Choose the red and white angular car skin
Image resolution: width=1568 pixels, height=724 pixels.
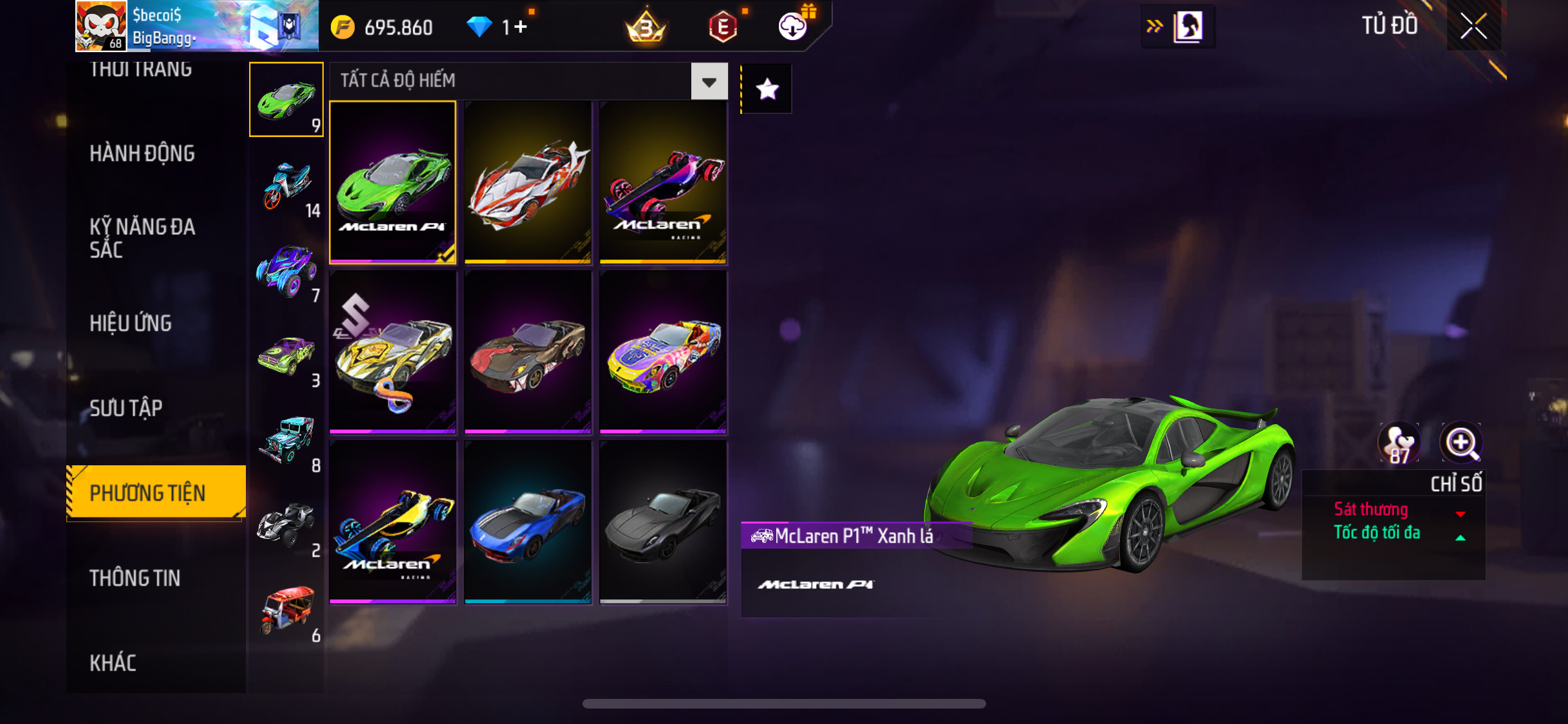coord(528,182)
